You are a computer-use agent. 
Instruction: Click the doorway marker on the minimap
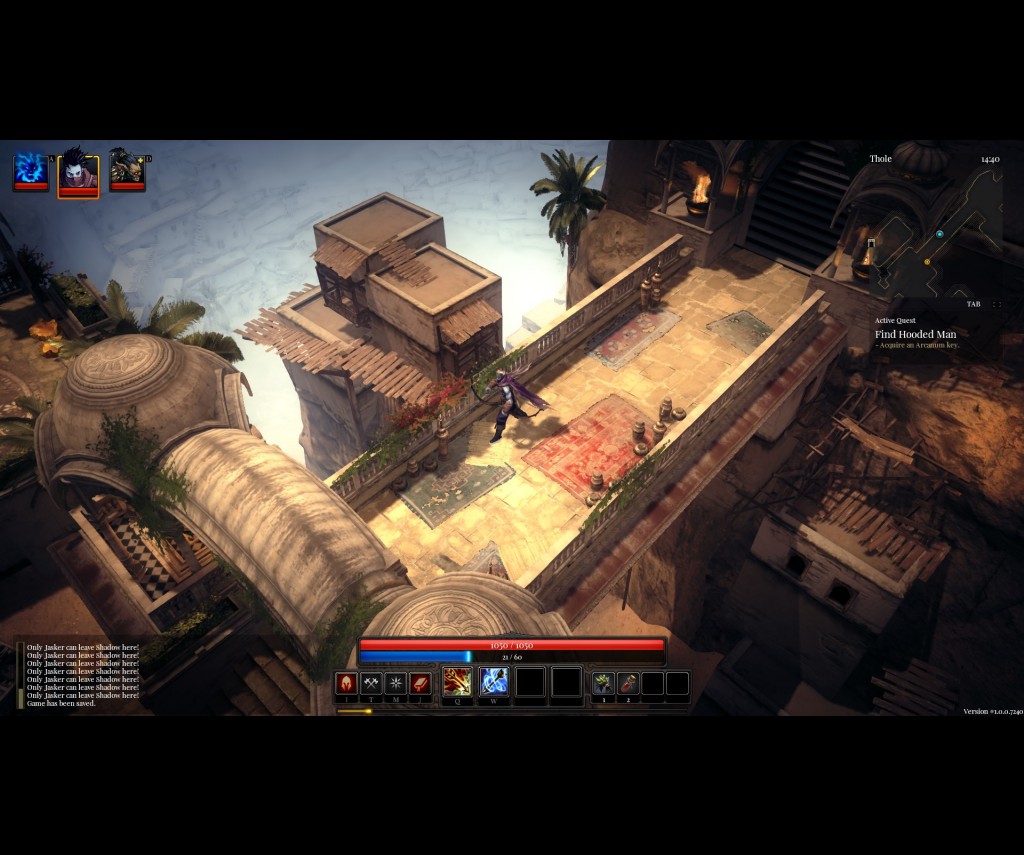coord(871,243)
